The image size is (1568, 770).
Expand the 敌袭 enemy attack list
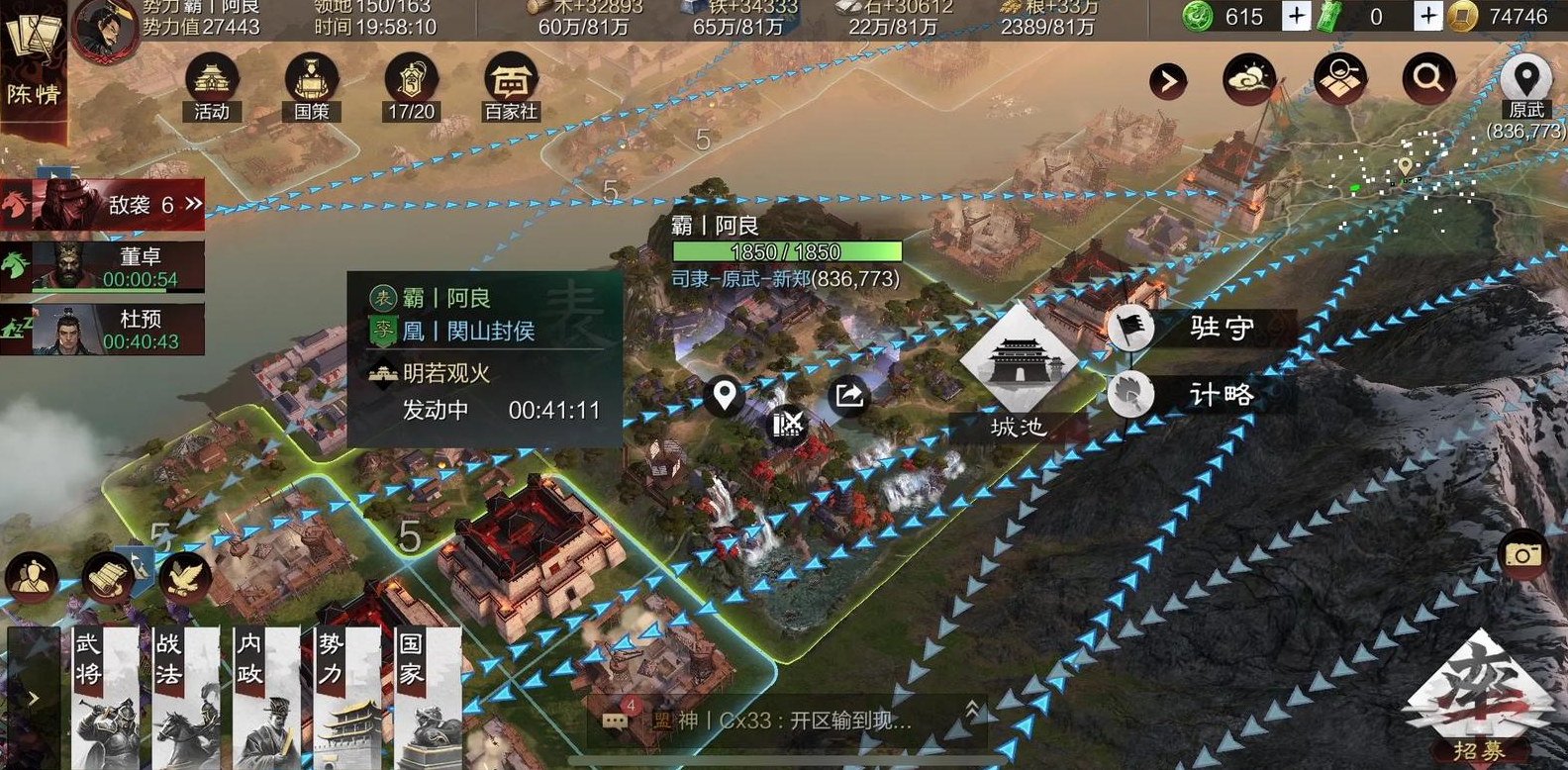tap(191, 203)
